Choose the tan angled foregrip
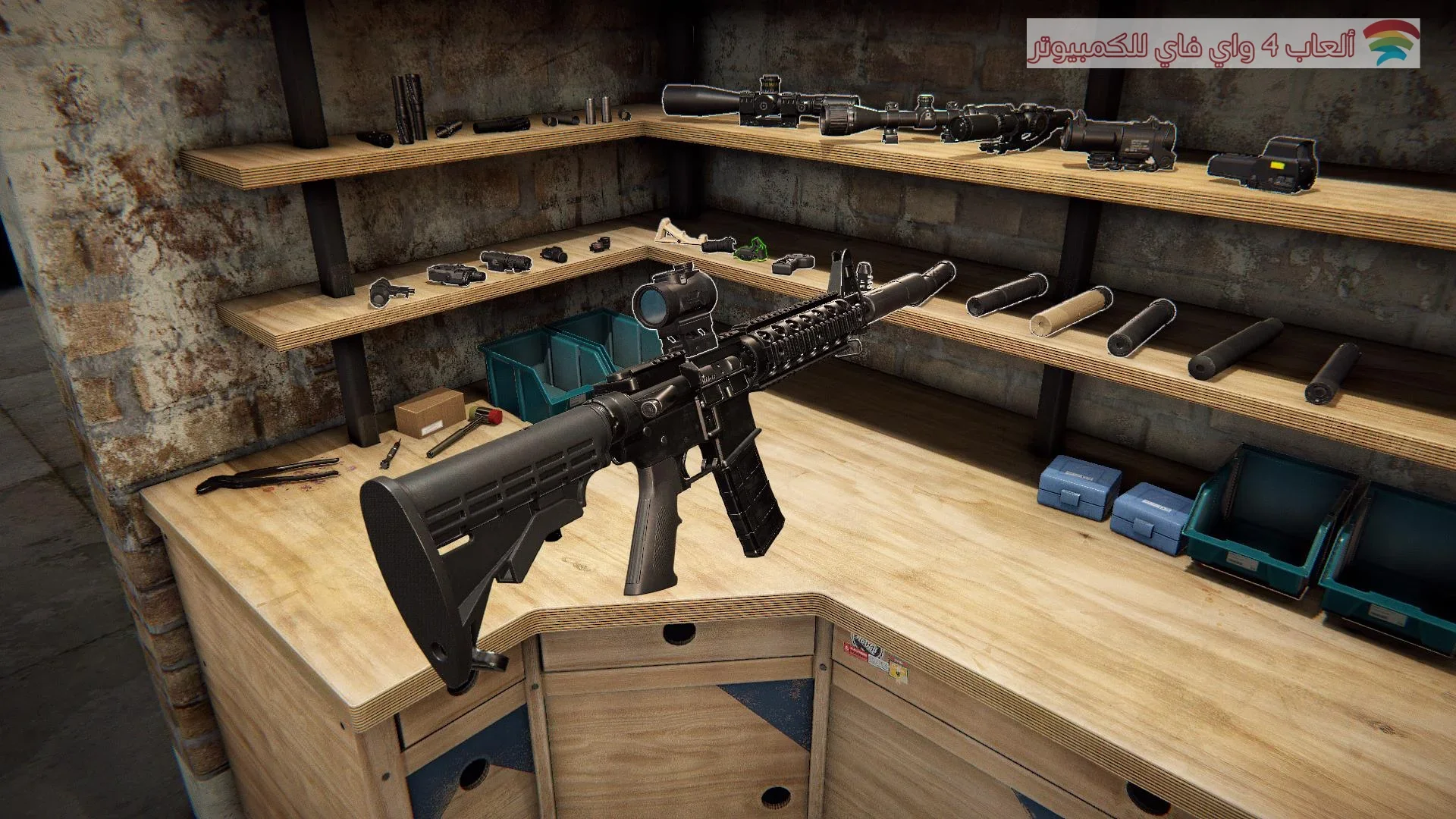The height and width of the screenshot is (819, 1456). (673, 230)
